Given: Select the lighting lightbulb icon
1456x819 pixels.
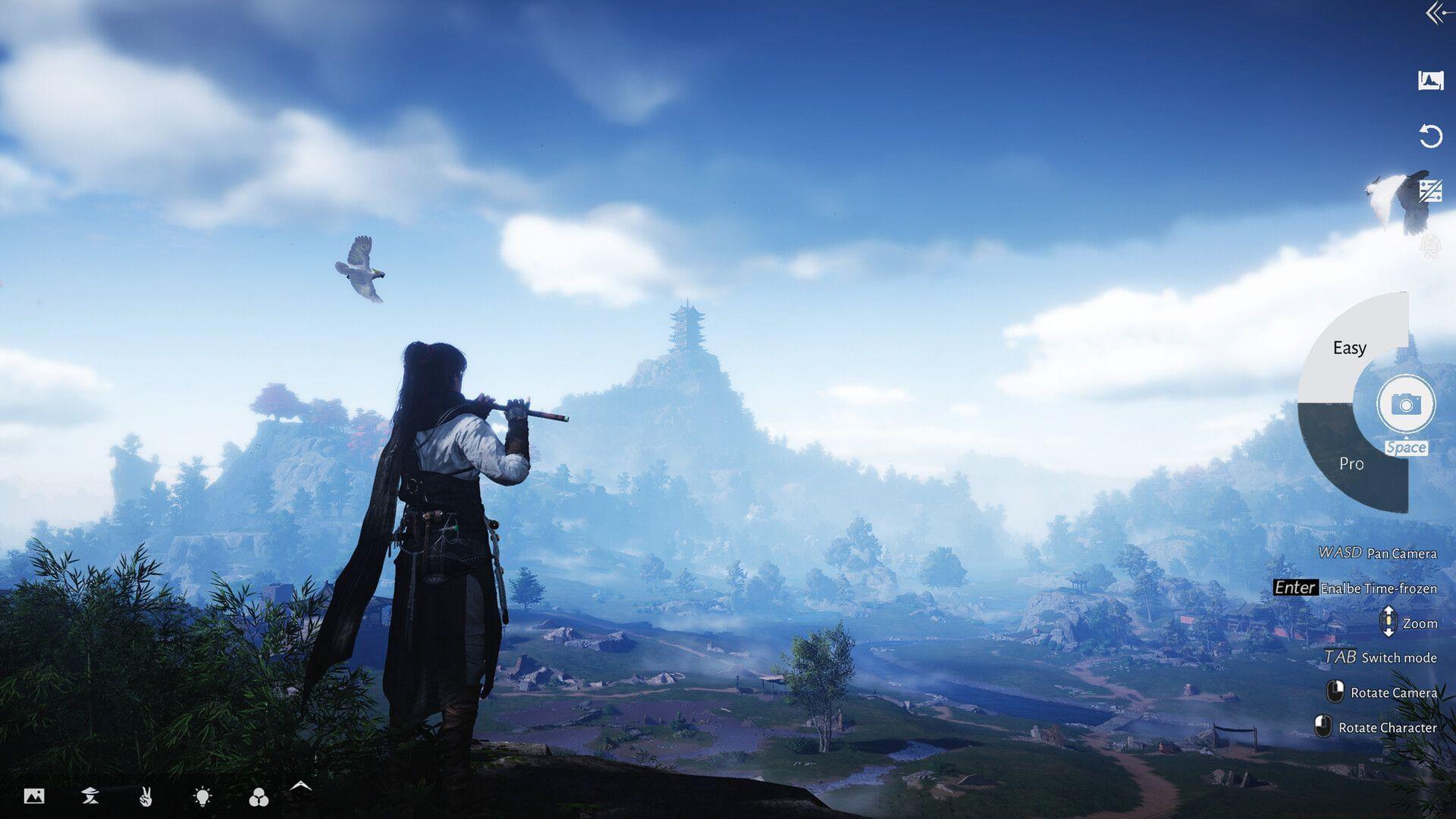Looking at the screenshot, I should [x=202, y=795].
